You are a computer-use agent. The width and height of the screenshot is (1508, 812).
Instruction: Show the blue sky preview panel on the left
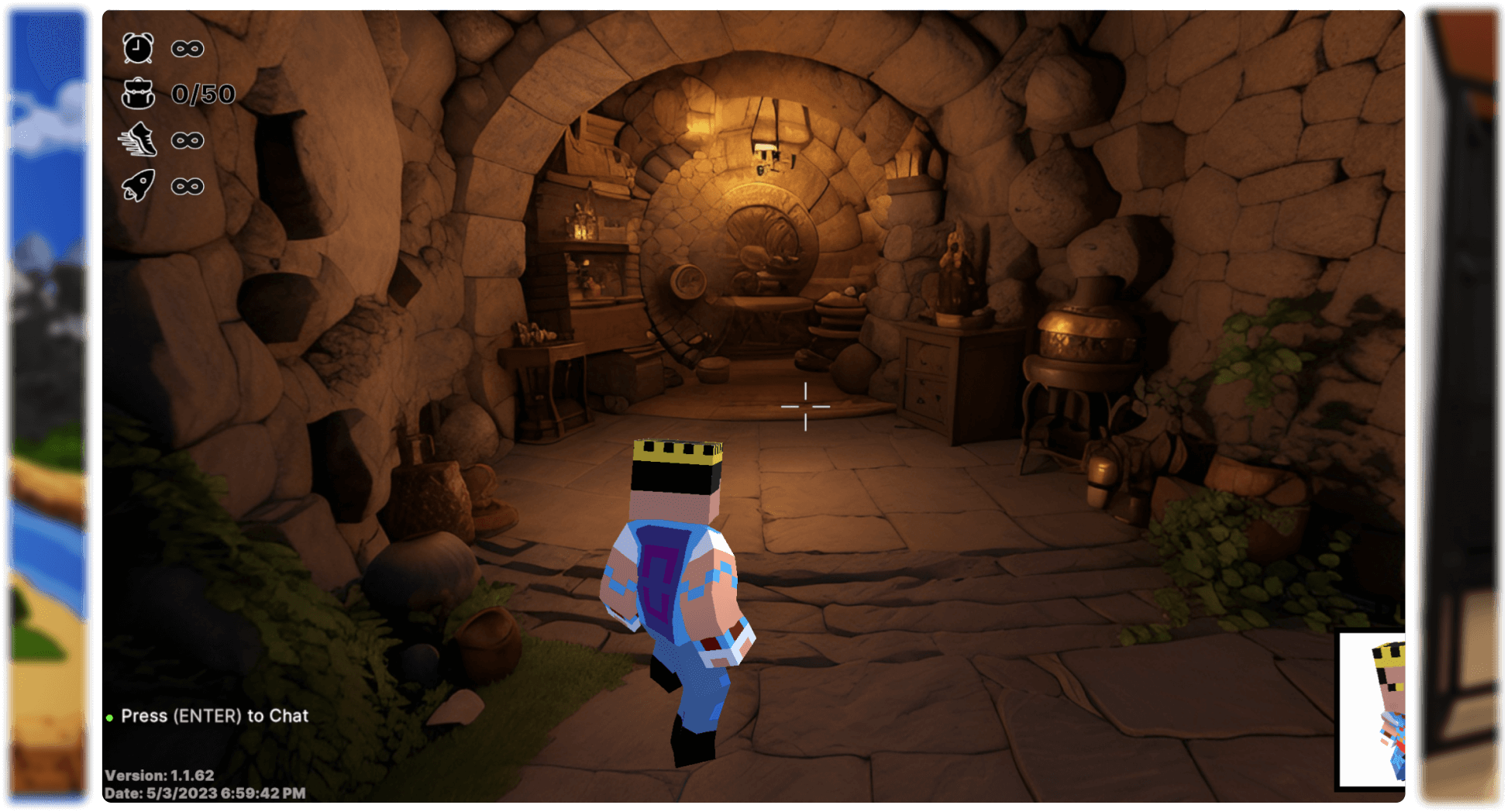pos(48,406)
